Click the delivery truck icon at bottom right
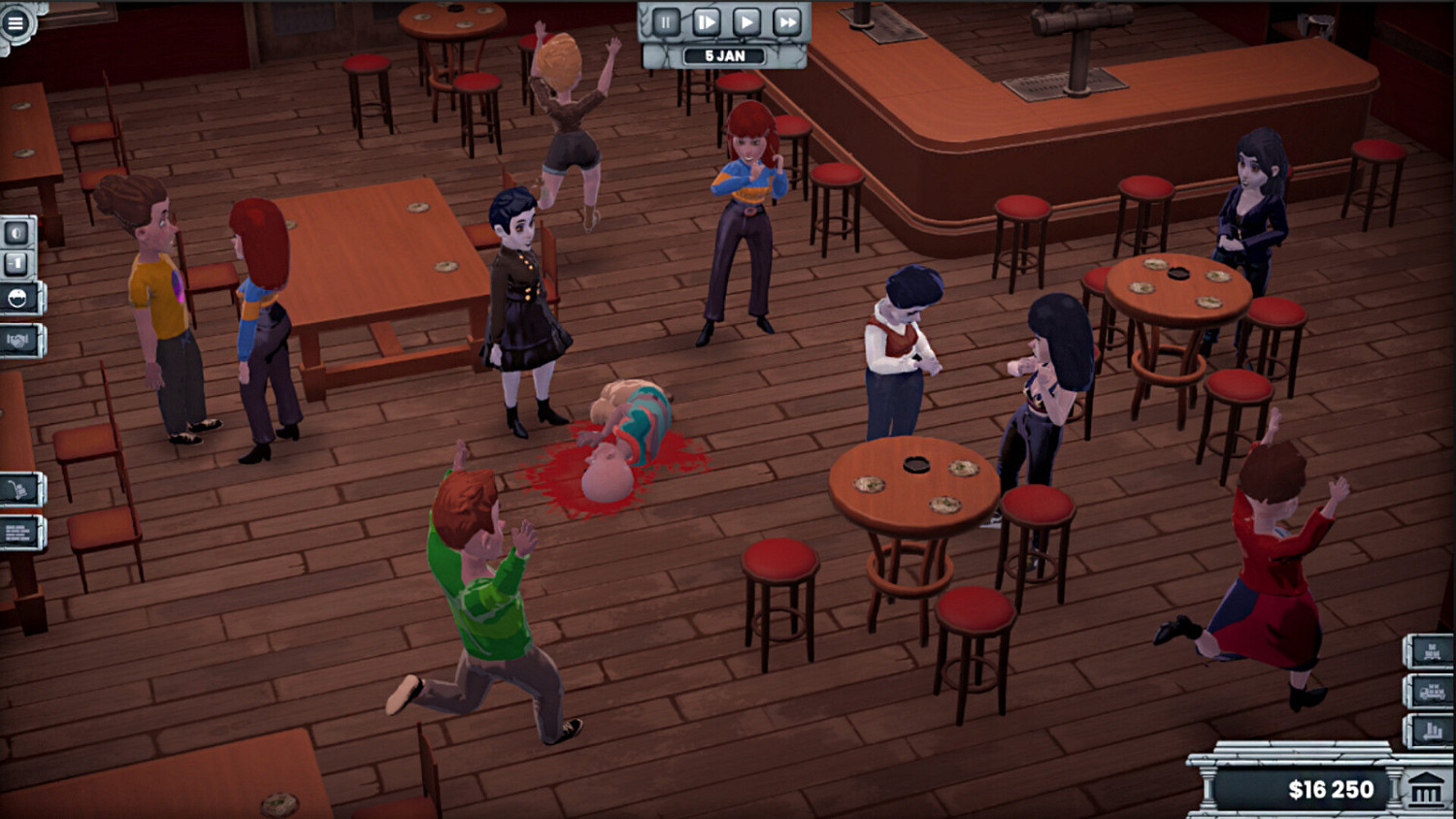 tap(1432, 691)
